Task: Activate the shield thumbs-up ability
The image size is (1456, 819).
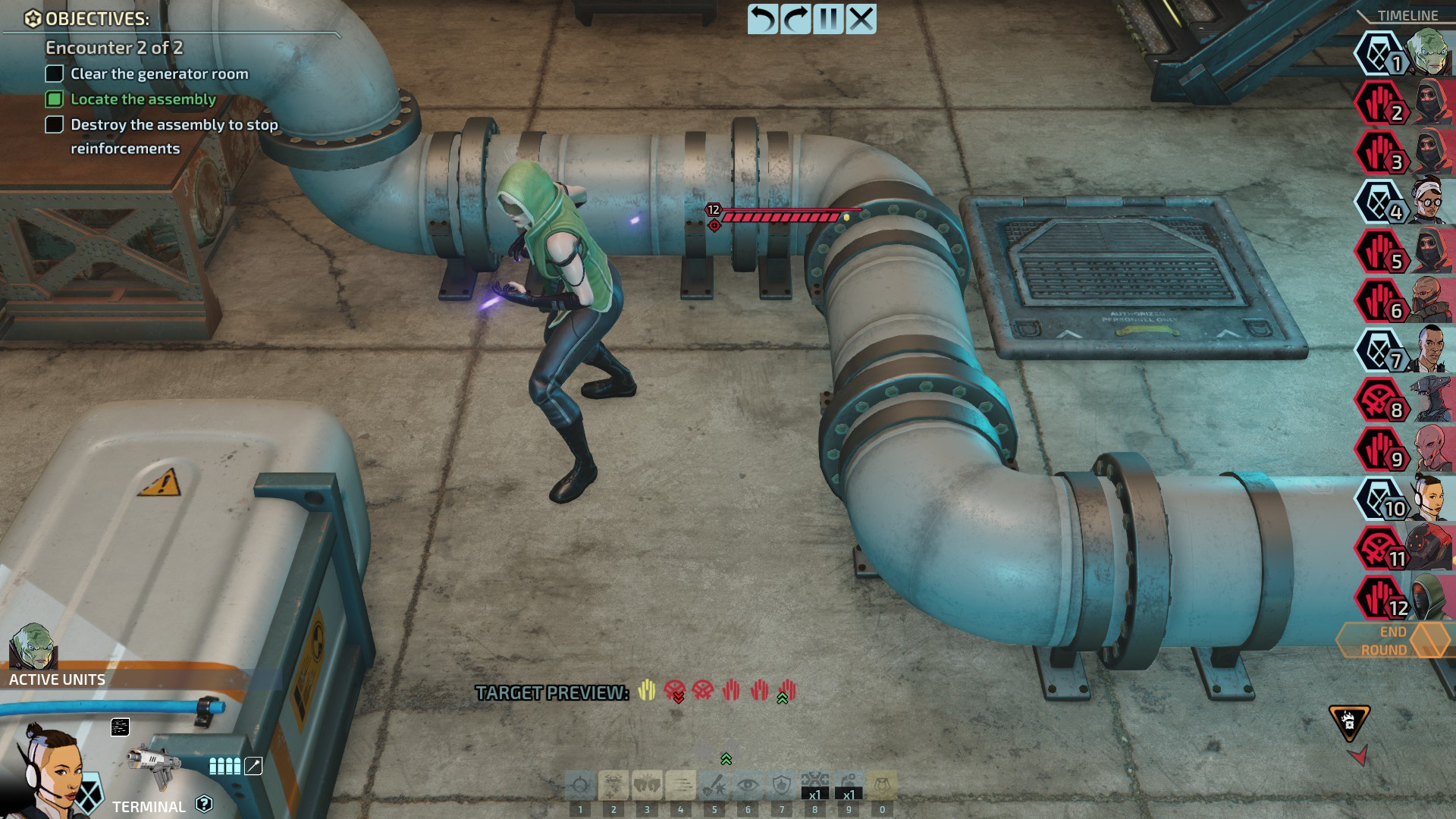Action: (x=781, y=786)
